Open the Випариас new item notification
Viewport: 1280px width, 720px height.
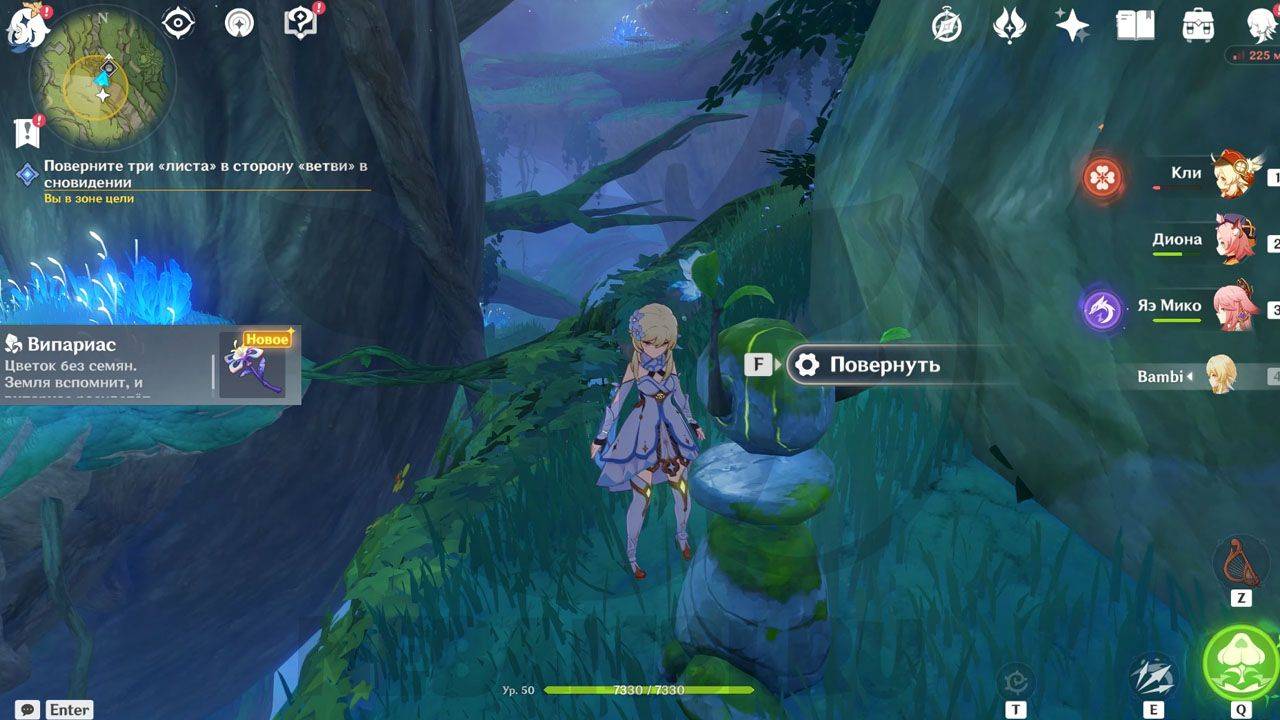150,364
